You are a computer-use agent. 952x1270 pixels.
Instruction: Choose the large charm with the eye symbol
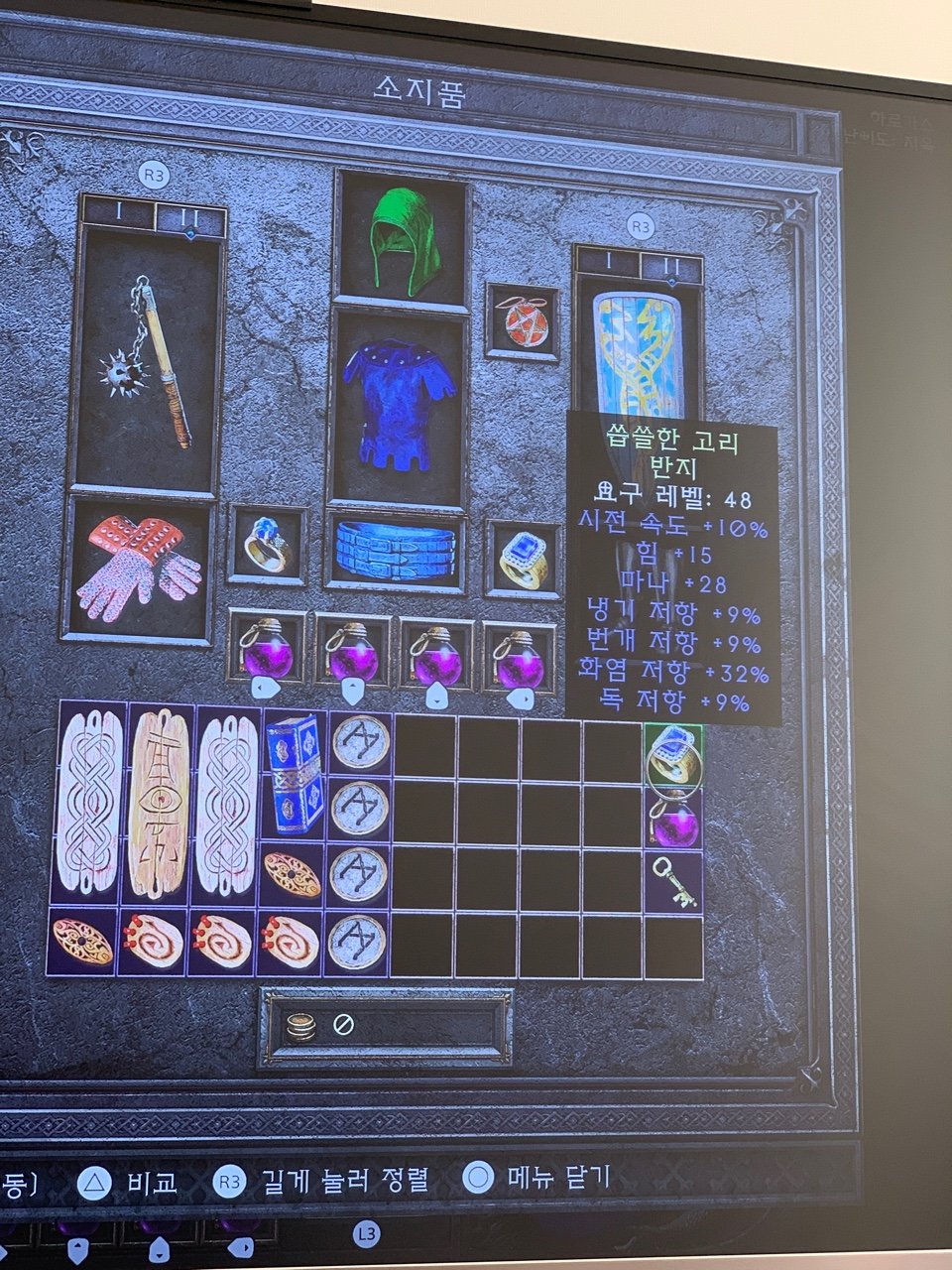(159, 804)
